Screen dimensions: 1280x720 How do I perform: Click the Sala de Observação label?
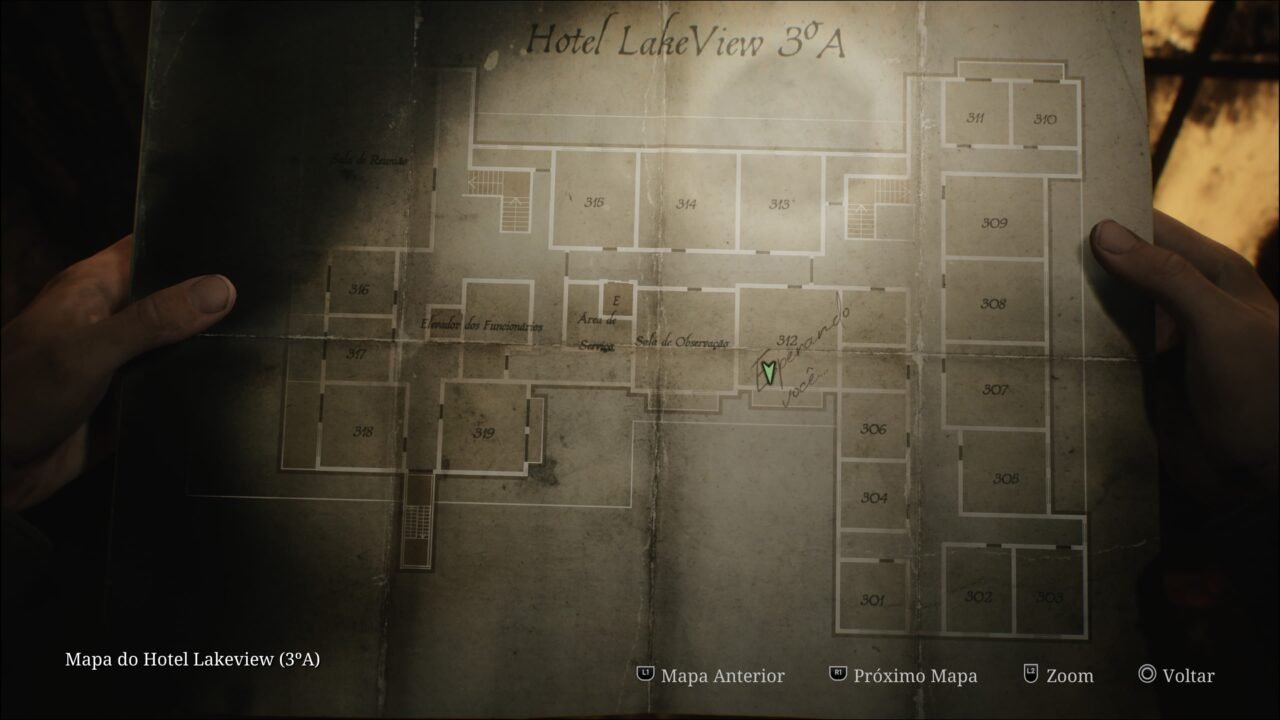point(684,341)
